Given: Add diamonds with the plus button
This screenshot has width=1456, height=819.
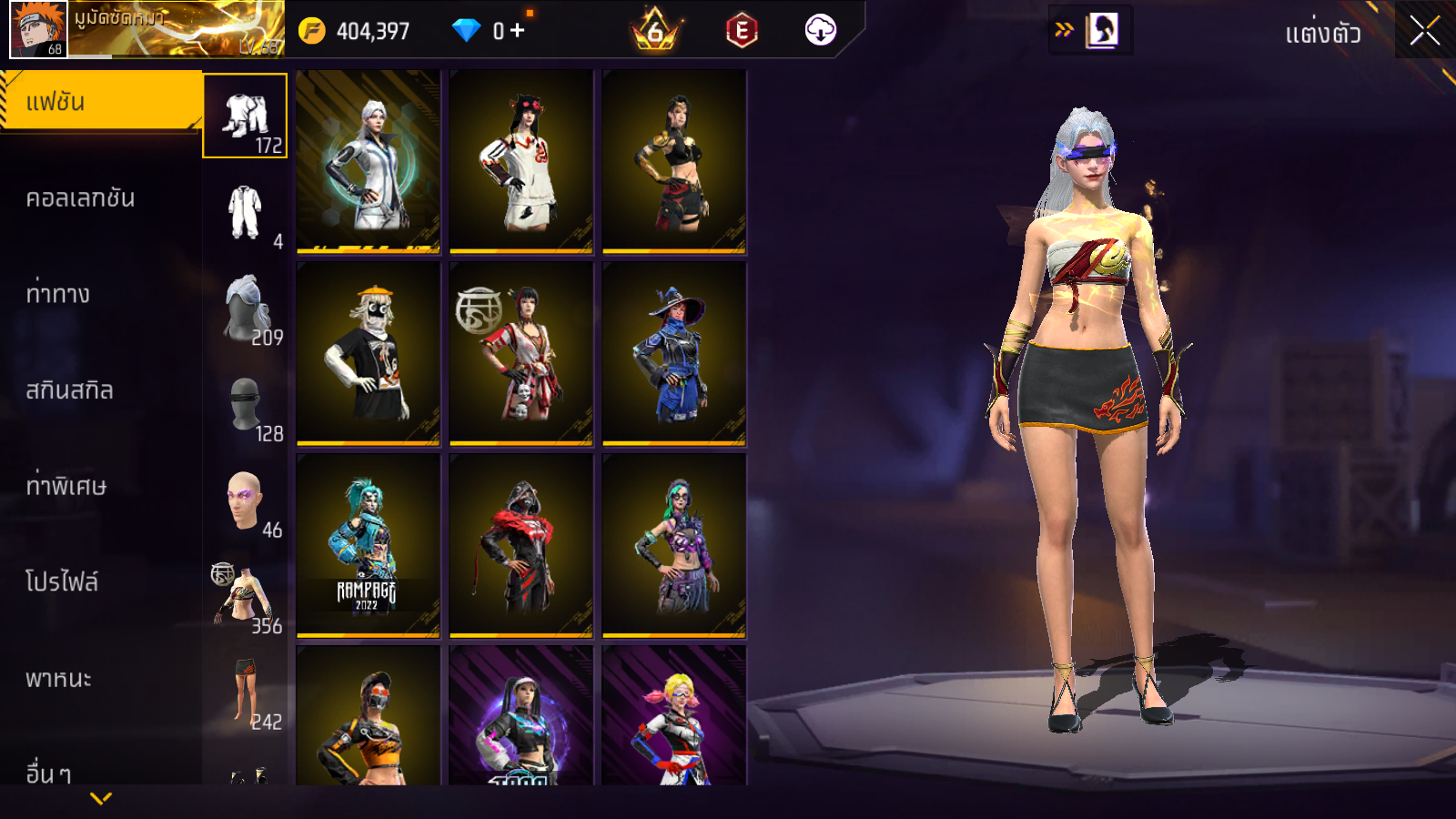Looking at the screenshot, I should 518,31.
